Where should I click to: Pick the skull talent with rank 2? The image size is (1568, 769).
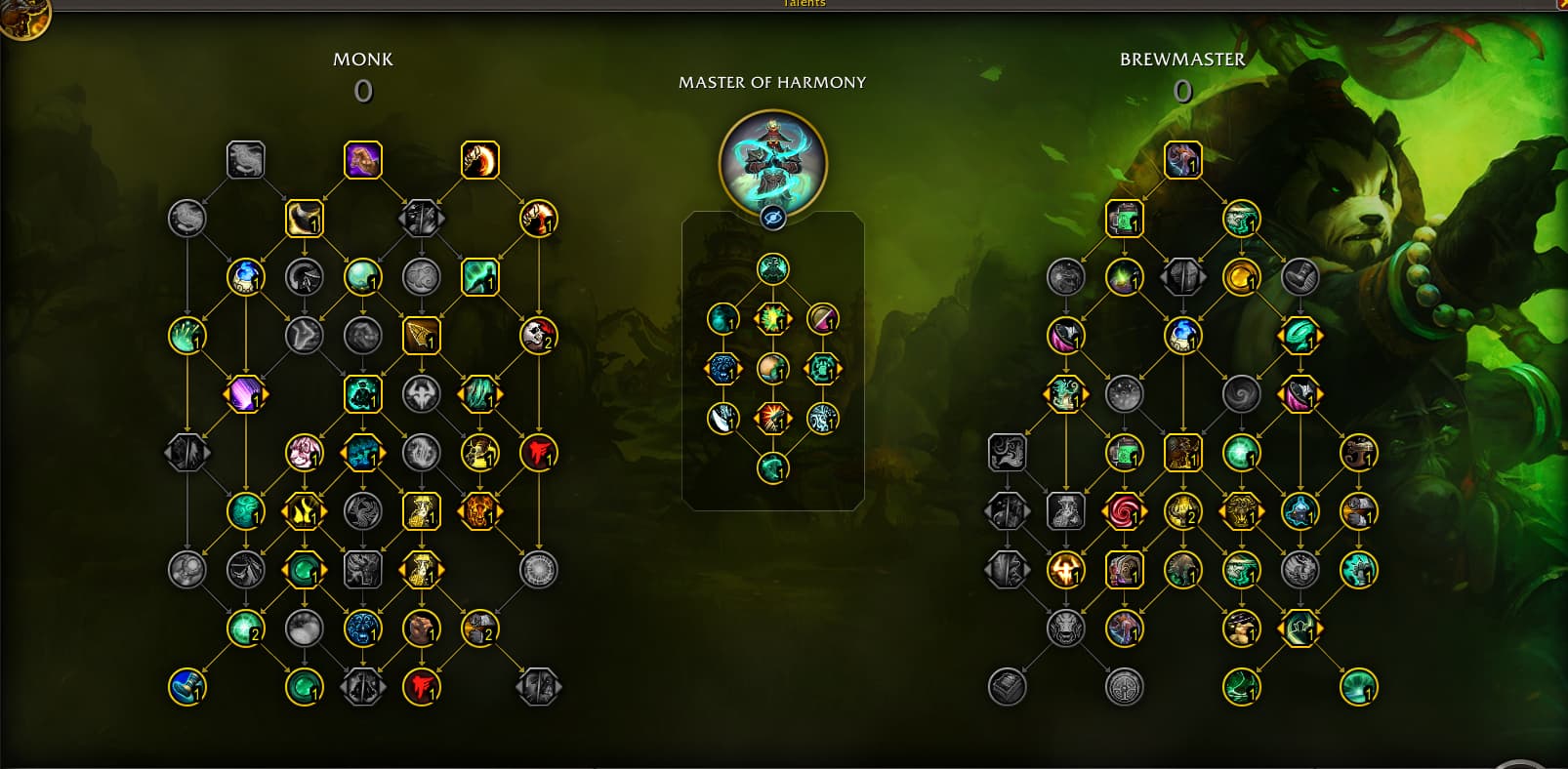pyautogui.click(x=538, y=336)
